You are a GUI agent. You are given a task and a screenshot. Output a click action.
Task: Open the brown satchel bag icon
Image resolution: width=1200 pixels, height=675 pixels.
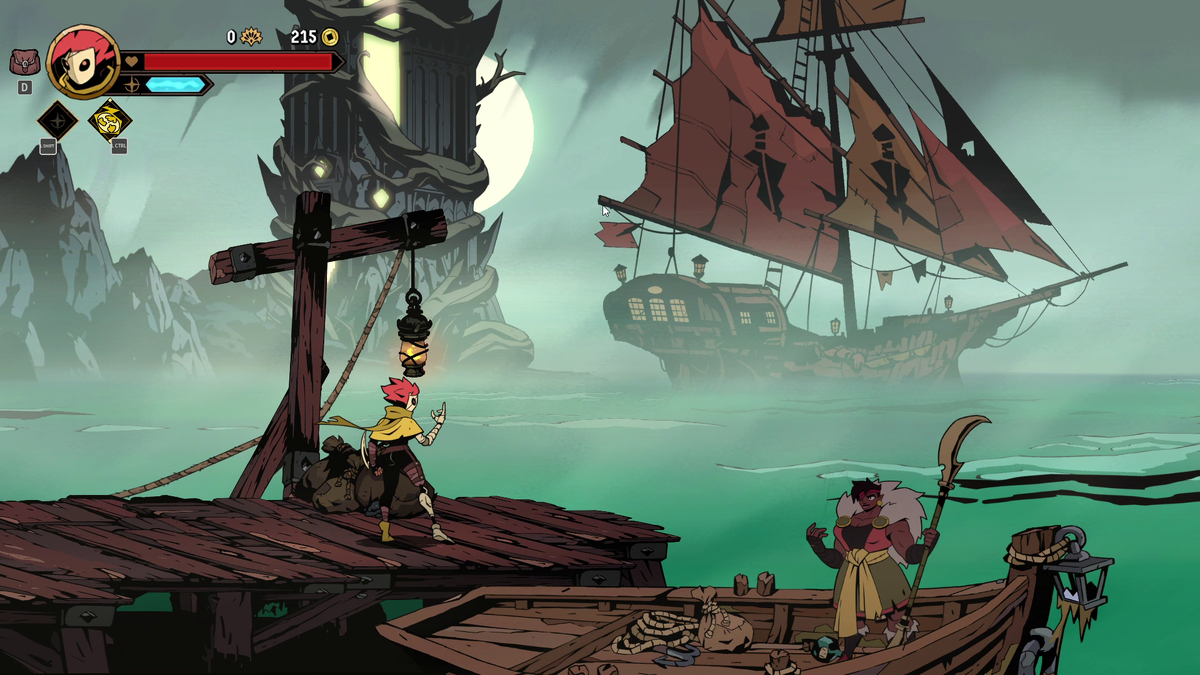tap(24, 62)
